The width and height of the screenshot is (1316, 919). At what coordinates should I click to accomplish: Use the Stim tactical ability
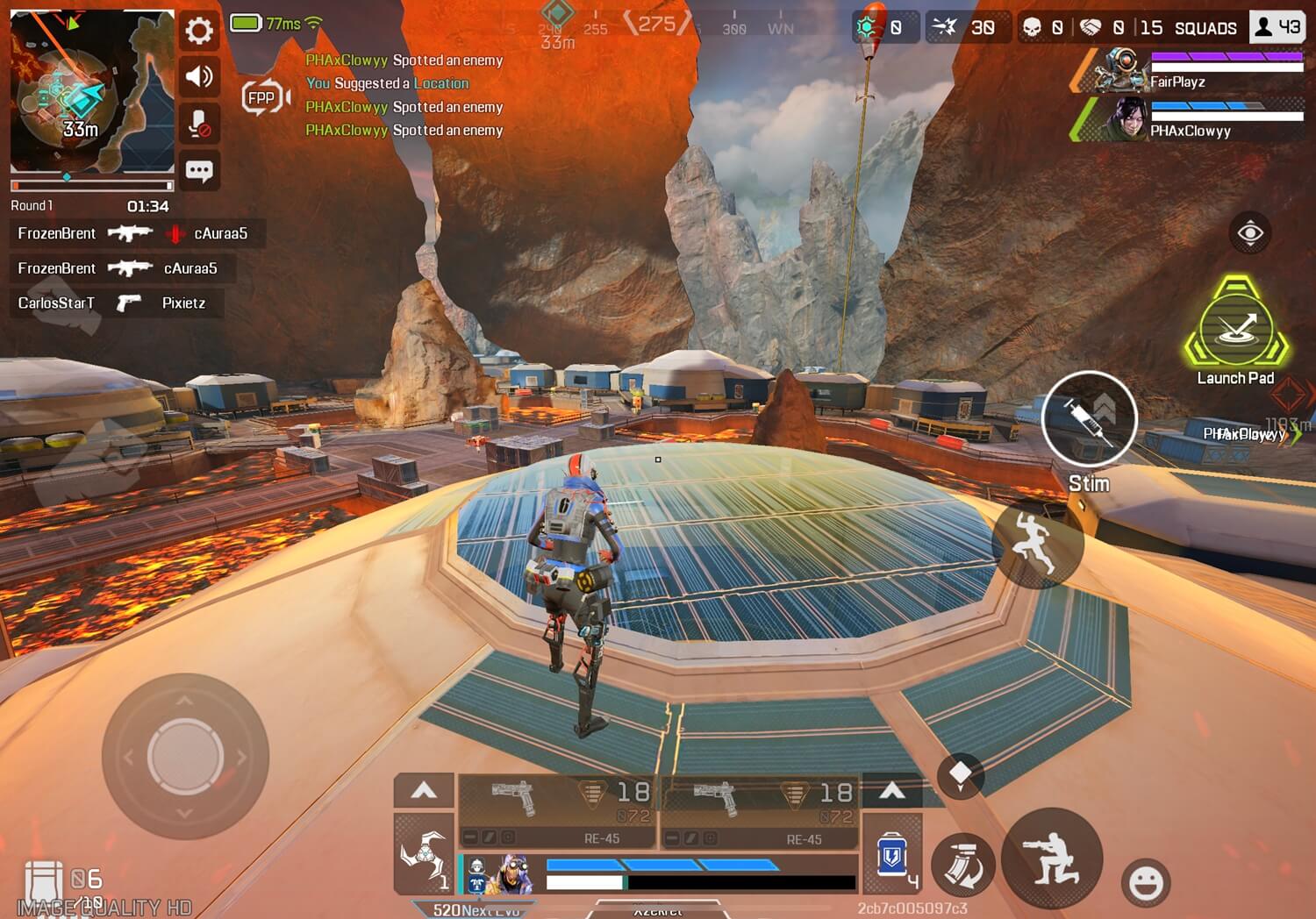pos(1089,418)
